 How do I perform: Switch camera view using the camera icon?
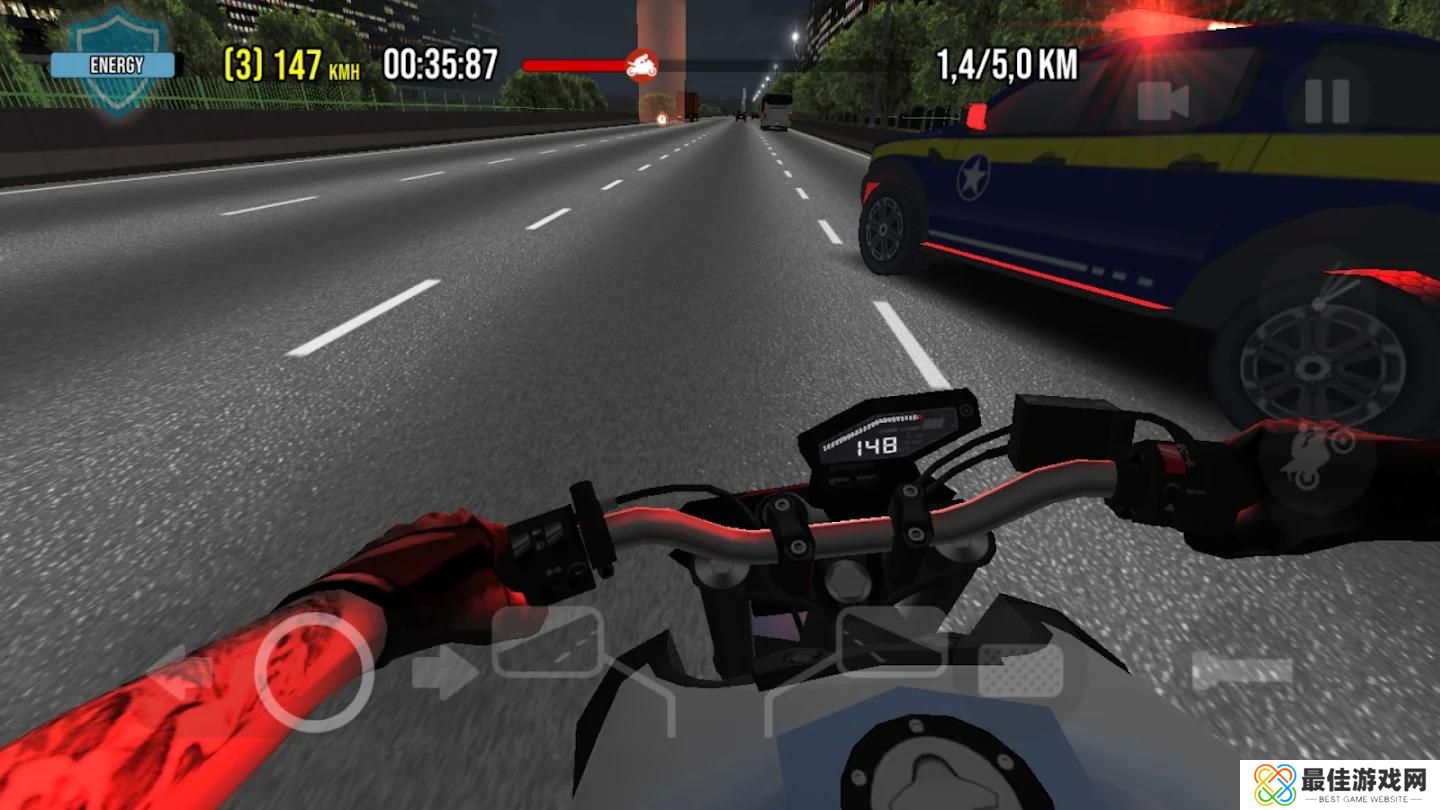(1163, 101)
